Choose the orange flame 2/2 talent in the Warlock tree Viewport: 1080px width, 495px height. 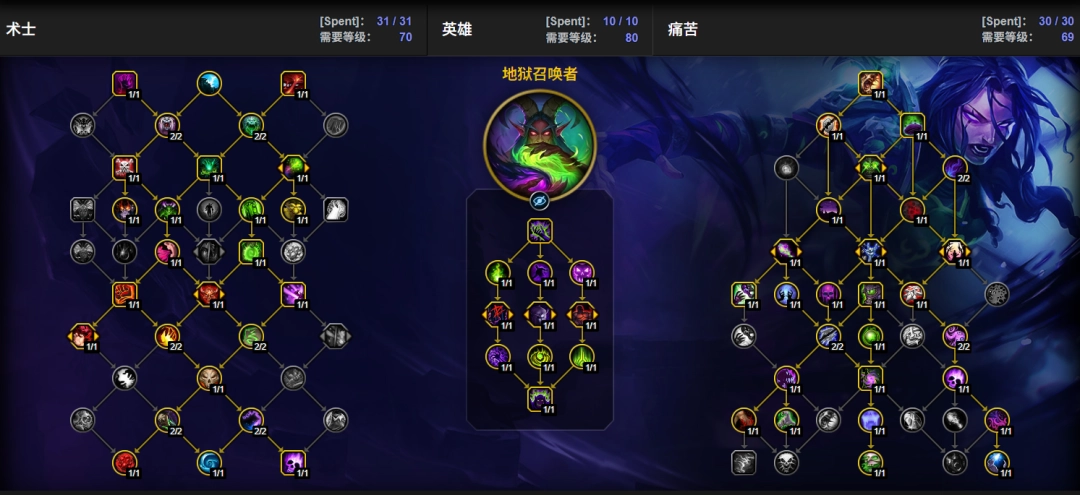pos(167,336)
